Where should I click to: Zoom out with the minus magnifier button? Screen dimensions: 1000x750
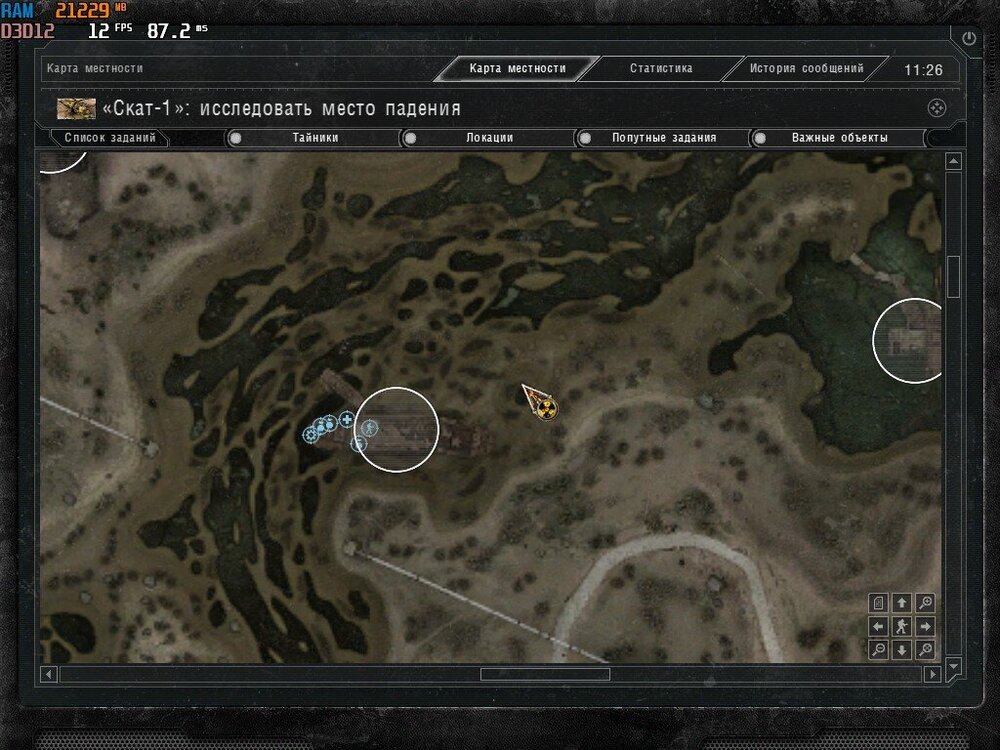tap(879, 650)
